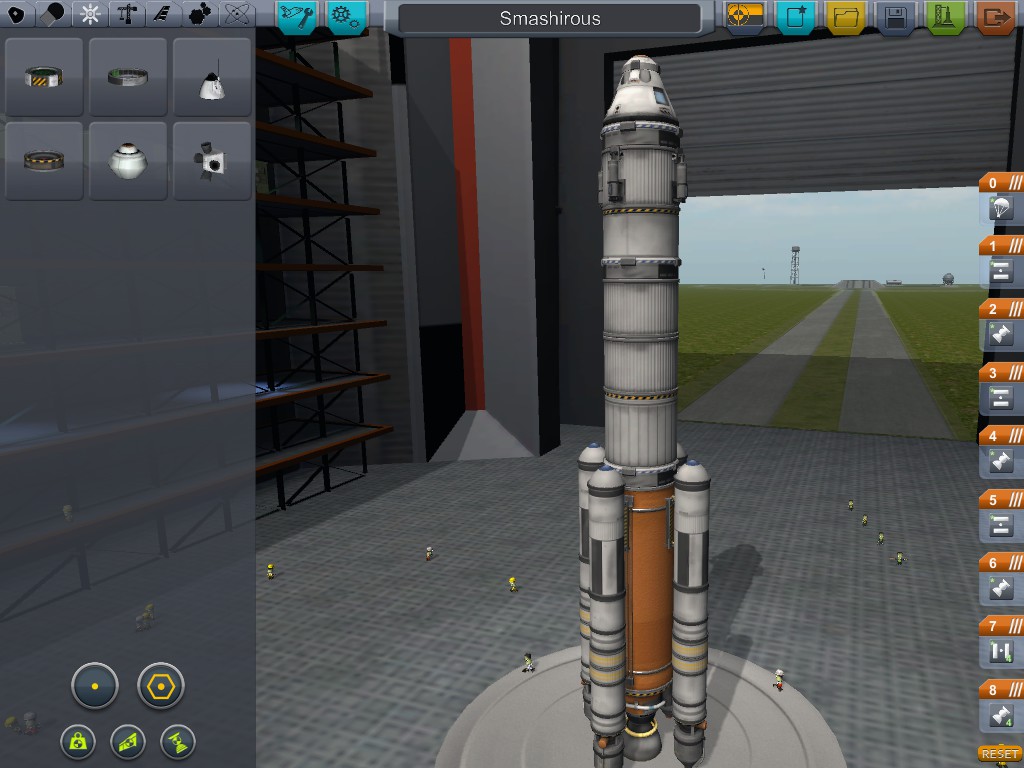This screenshot has width=1024, height=768.
Task: Pick the cone-shaped probe with antenna part
Action: click(x=212, y=79)
